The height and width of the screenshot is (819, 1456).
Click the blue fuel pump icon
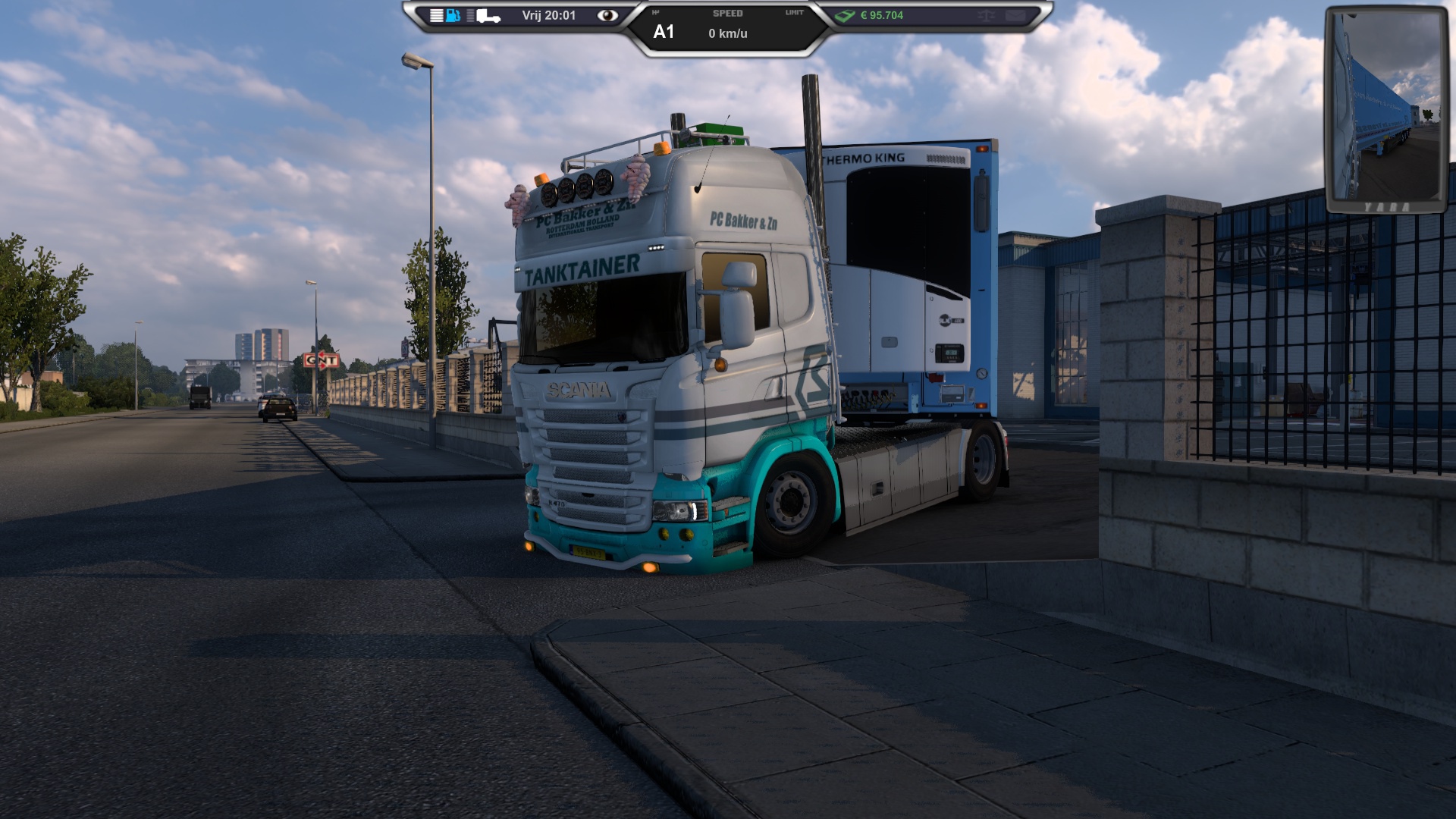coord(453,15)
